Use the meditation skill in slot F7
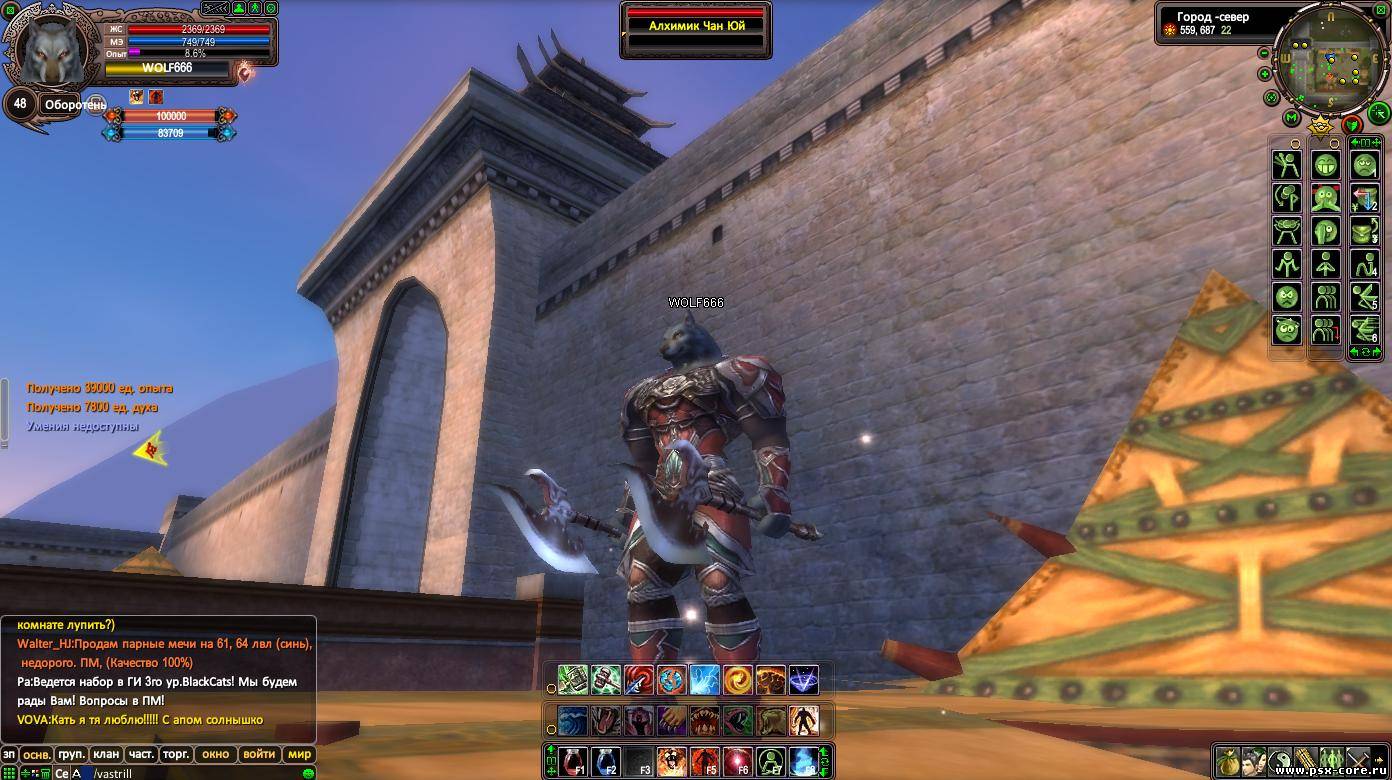The image size is (1392, 780). coord(771,762)
